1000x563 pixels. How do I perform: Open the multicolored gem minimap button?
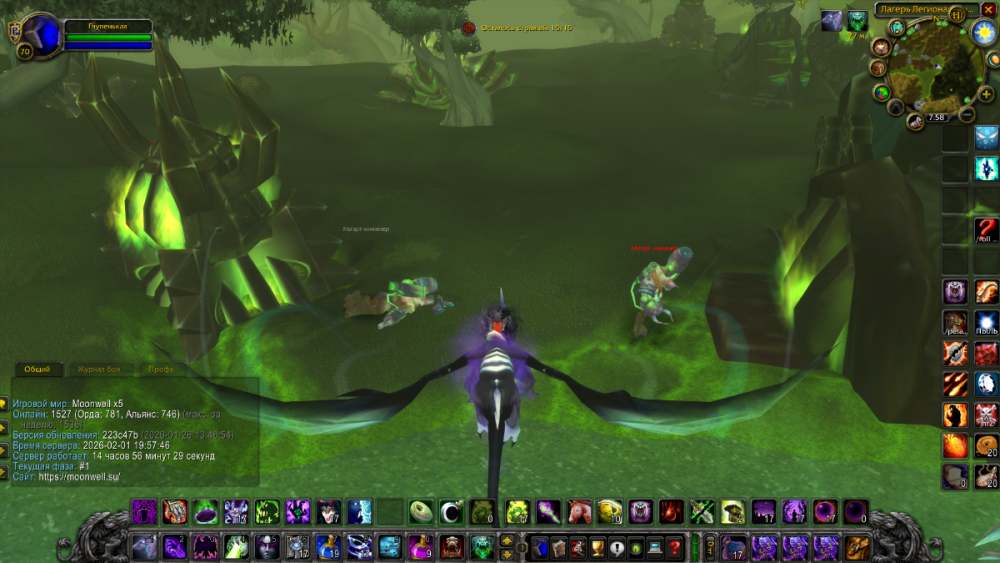coord(881,93)
